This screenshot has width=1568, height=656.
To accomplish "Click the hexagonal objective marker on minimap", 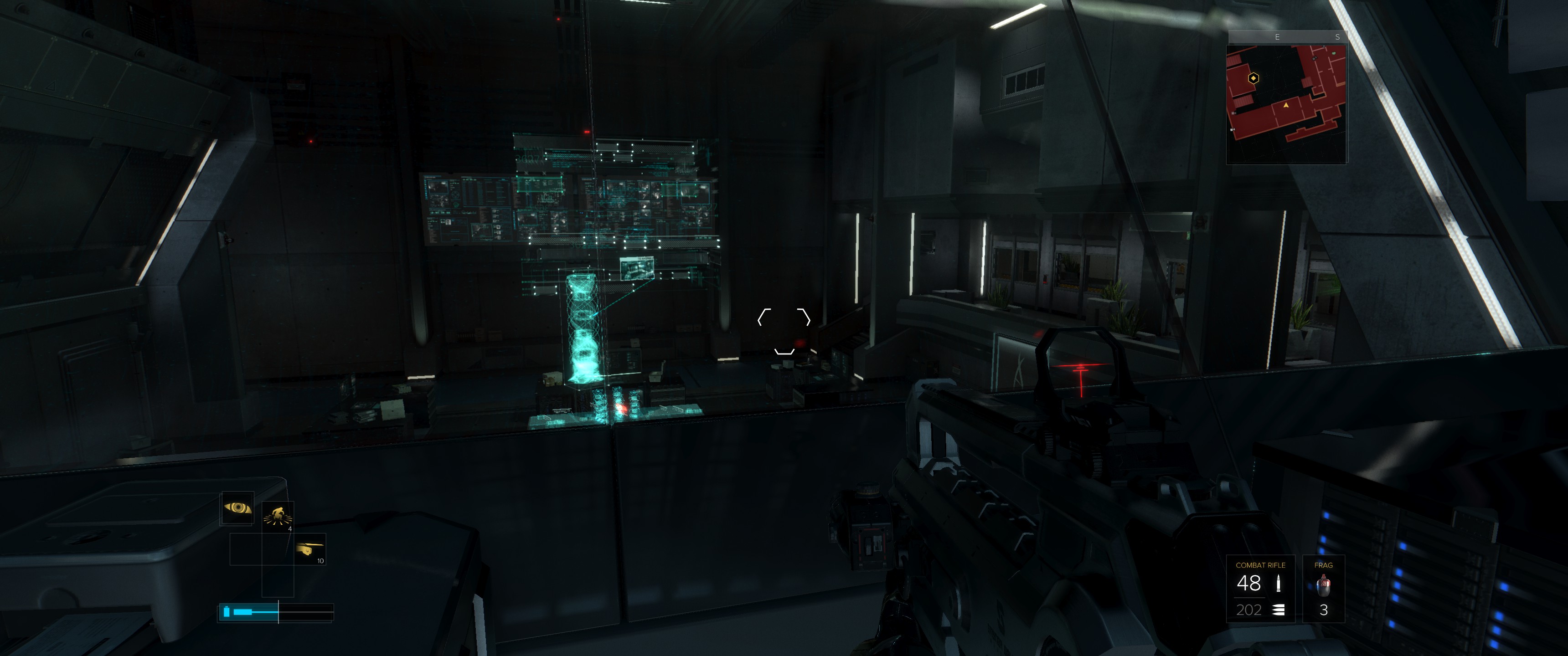I will click(1253, 78).
